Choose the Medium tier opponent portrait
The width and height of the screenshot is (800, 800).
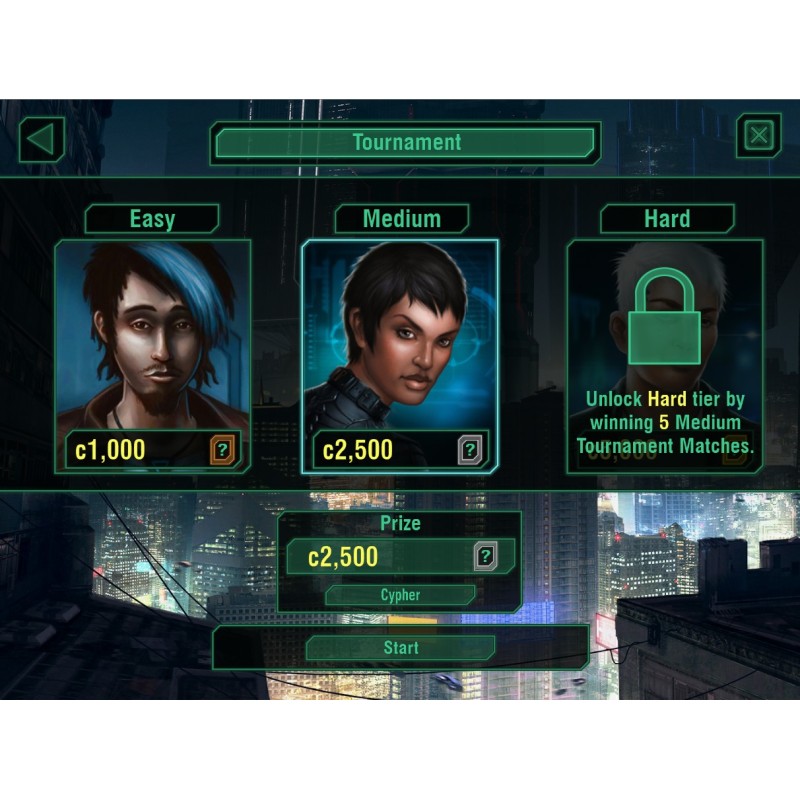point(400,335)
